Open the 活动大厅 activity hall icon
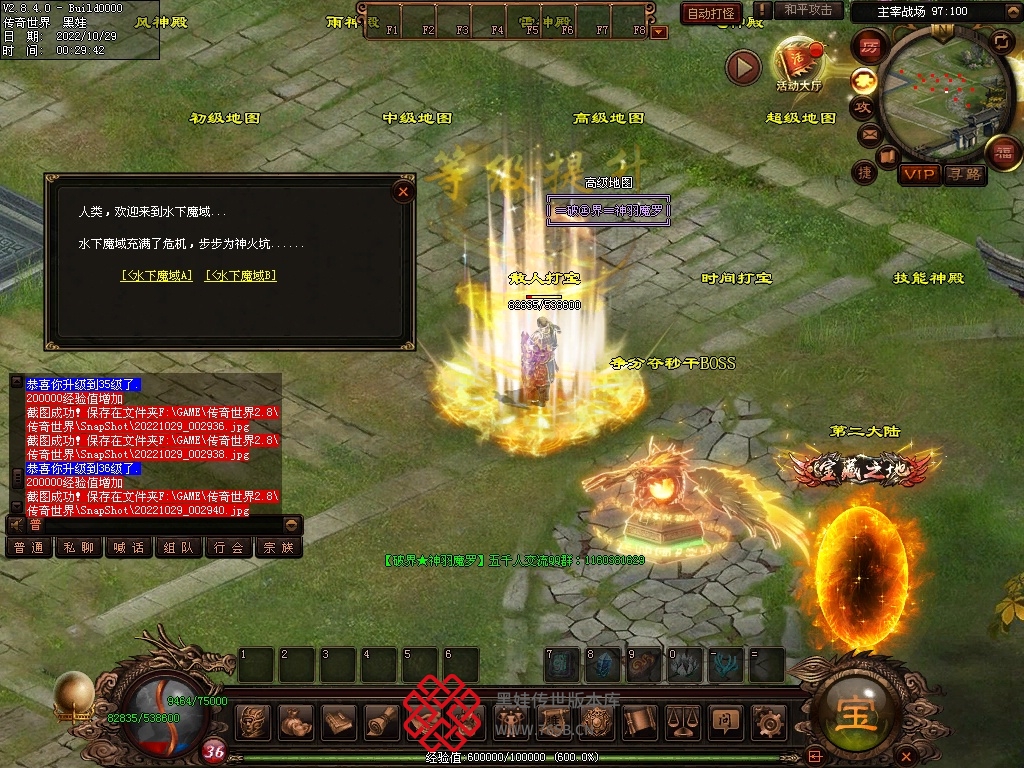The height and width of the screenshot is (768, 1024). pyautogui.click(x=798, y=62)
